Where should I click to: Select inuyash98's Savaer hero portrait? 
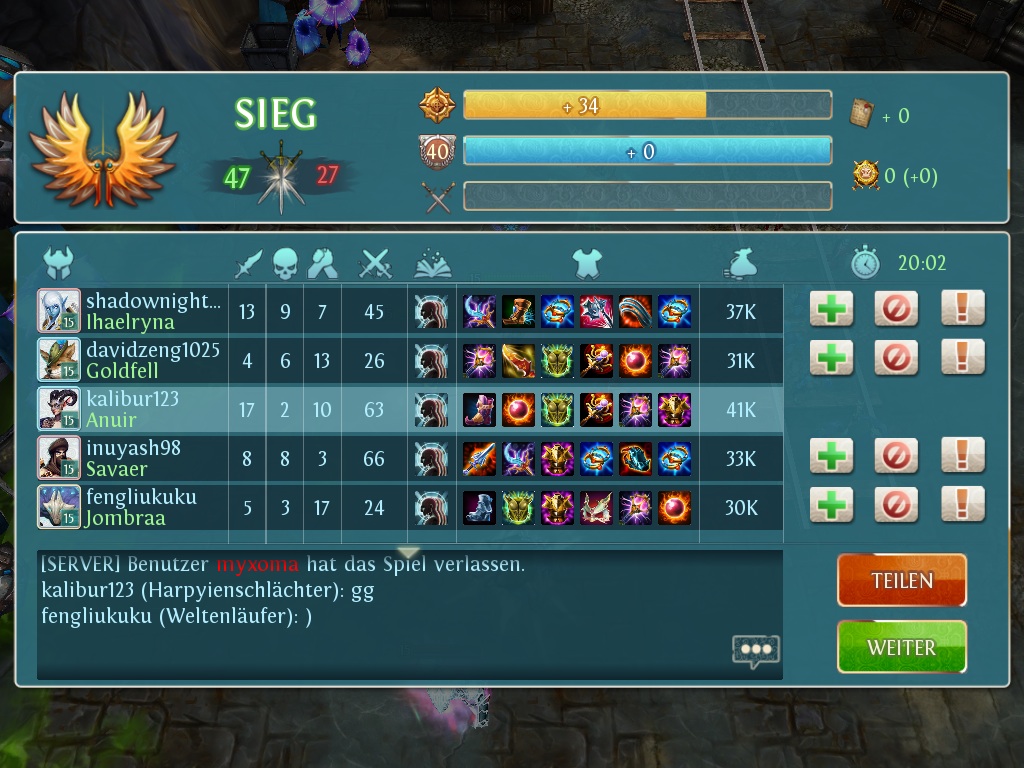[x=59, y=457]
